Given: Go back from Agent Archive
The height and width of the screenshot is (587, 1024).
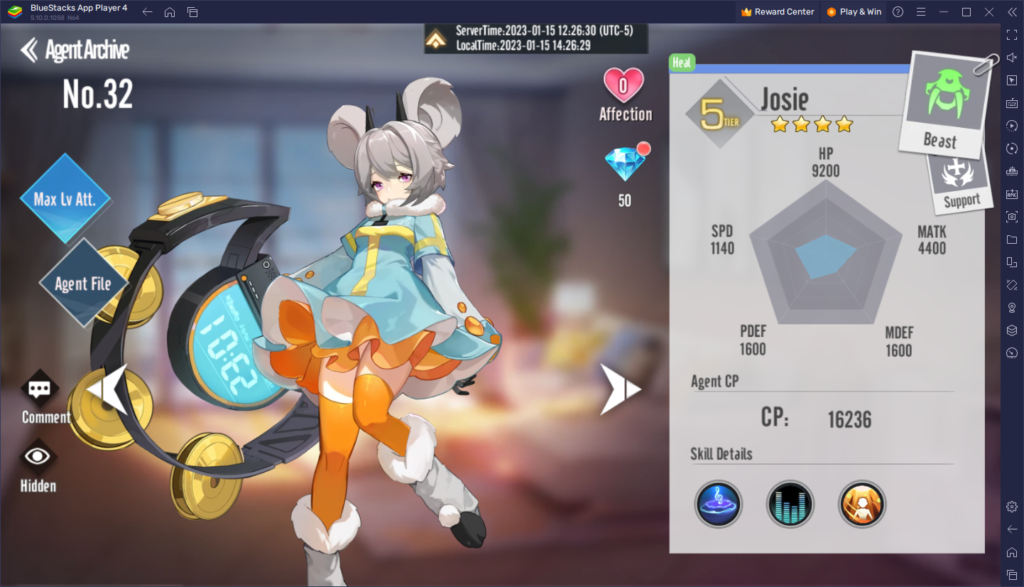Looking at the screenshot, I should [30, 50].
